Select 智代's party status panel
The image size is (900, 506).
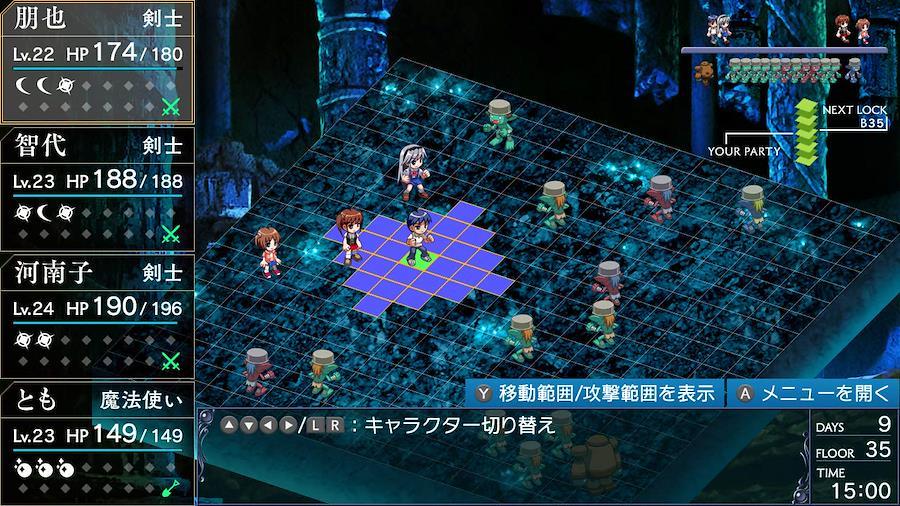(x=97, y=189)
